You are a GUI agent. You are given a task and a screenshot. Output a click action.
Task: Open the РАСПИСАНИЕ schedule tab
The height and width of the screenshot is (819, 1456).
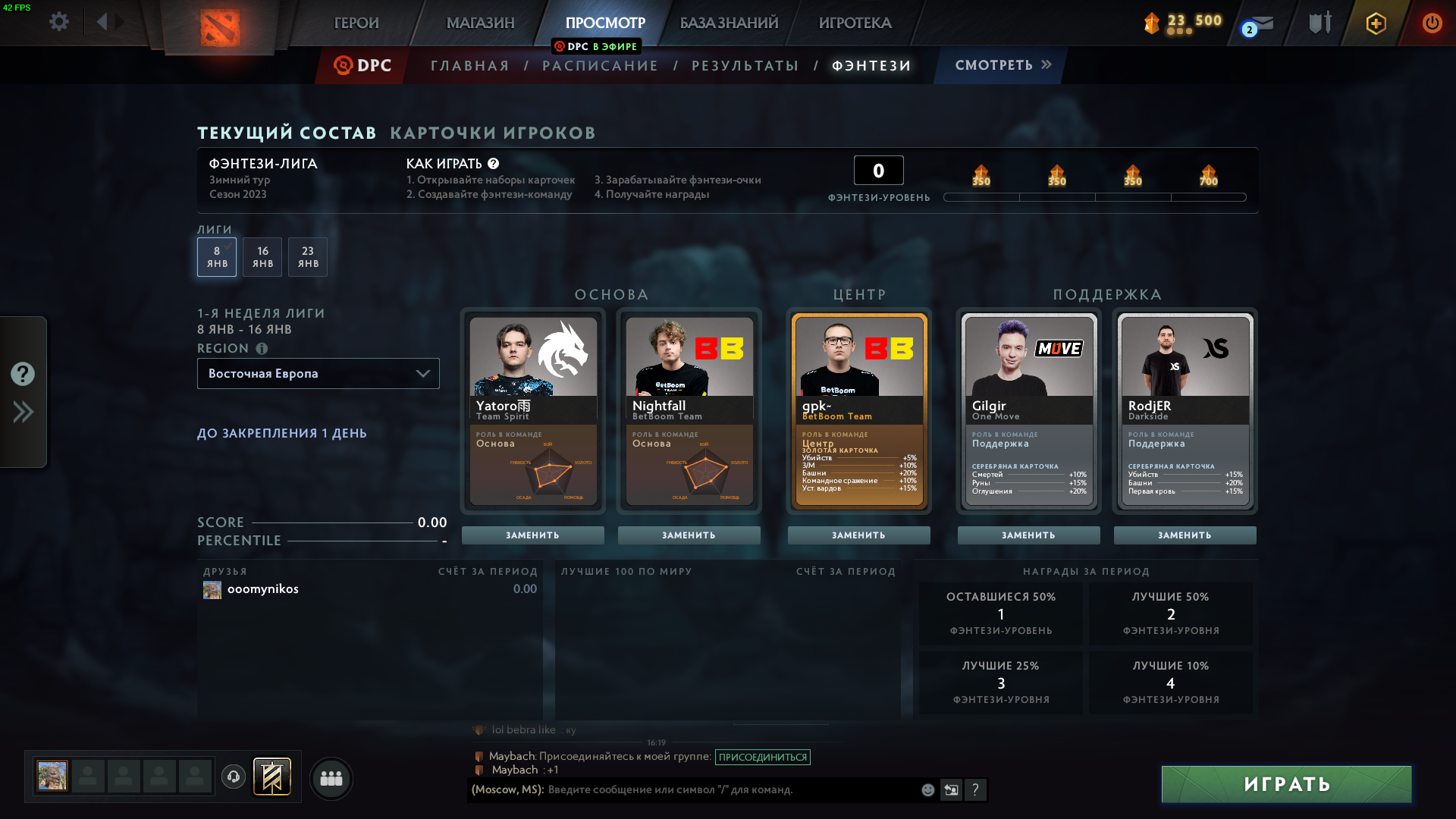pyautogui.click(x=600, y=66)
